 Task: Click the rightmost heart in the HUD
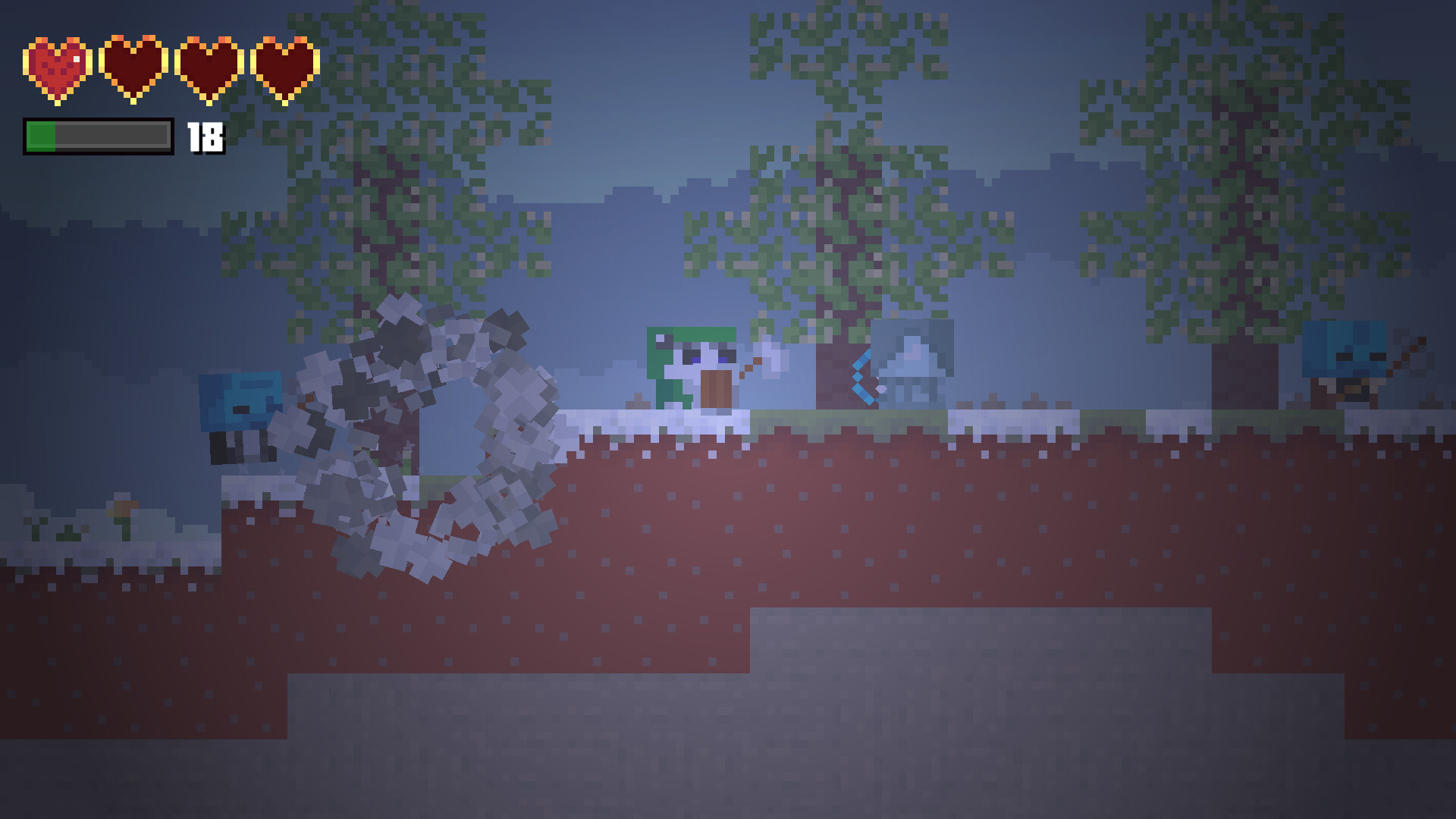pyautogui.click(x=284, y=68)
